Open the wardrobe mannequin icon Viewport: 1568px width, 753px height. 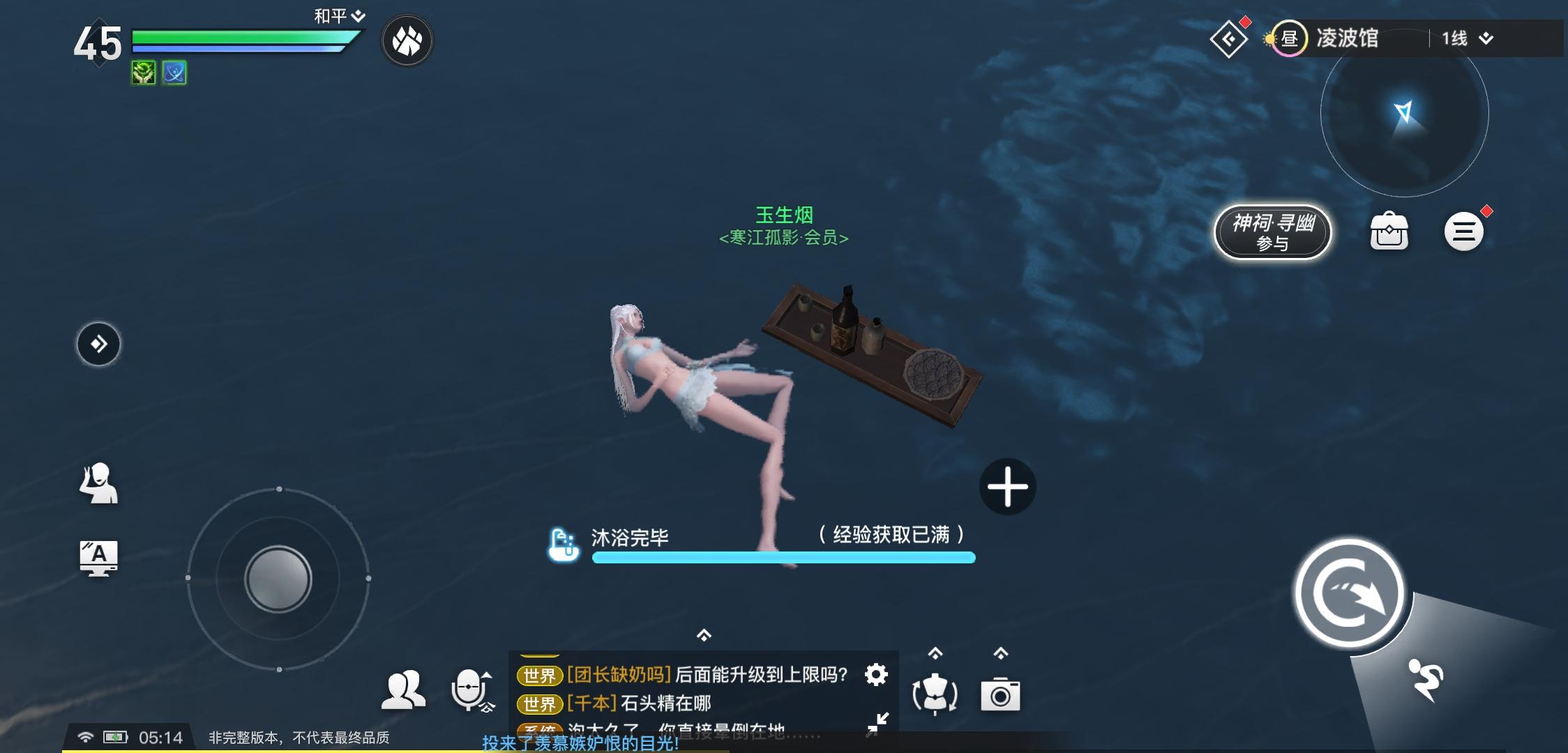click(x=936, y=694)
